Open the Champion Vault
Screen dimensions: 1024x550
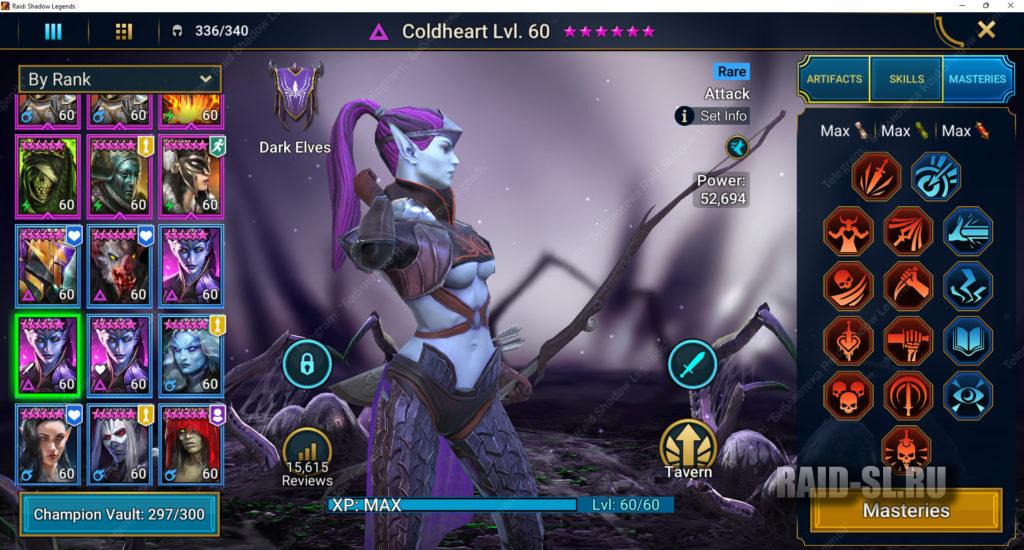click(x=119, y=514)
